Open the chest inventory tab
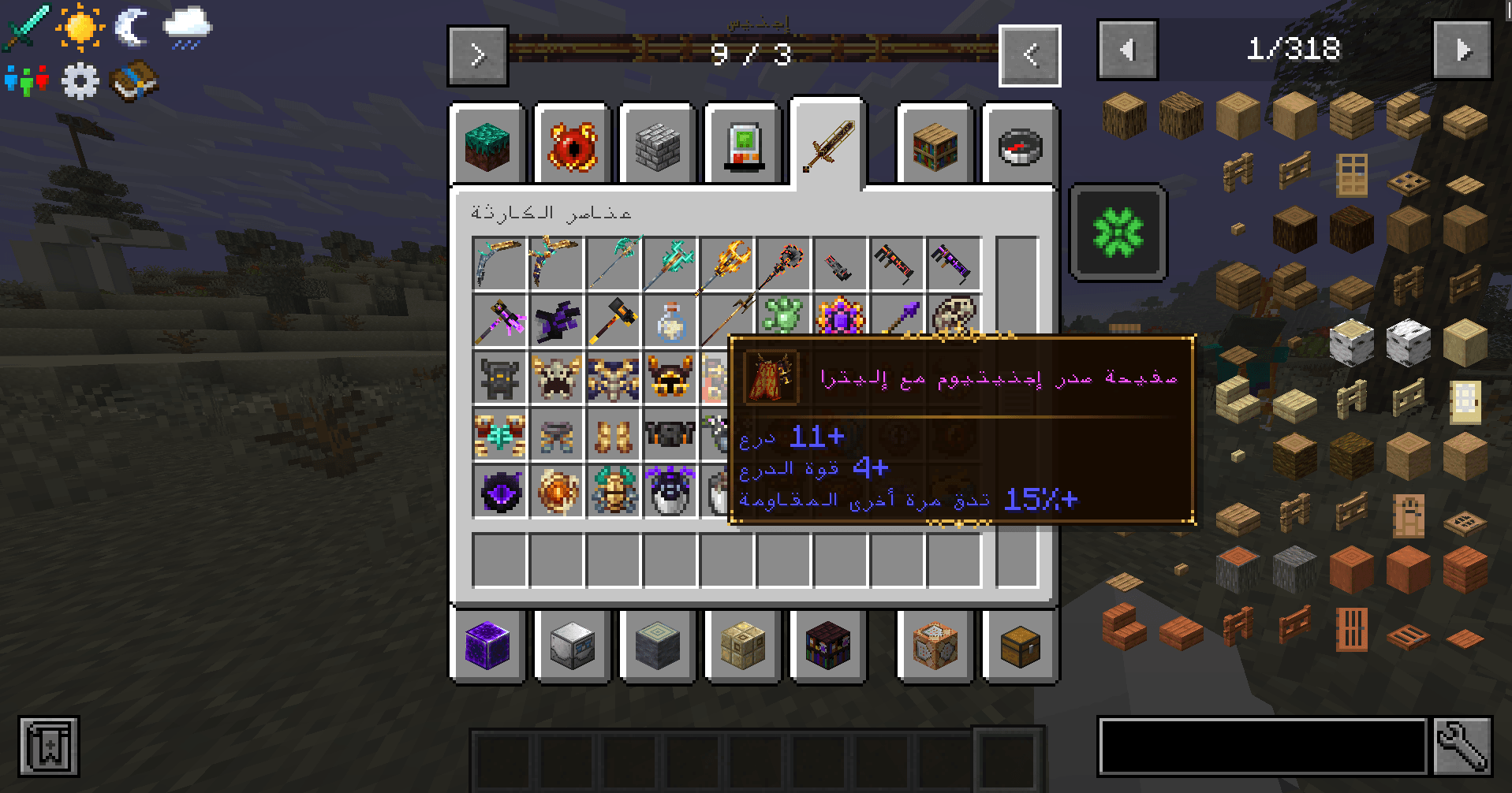 1021,646
